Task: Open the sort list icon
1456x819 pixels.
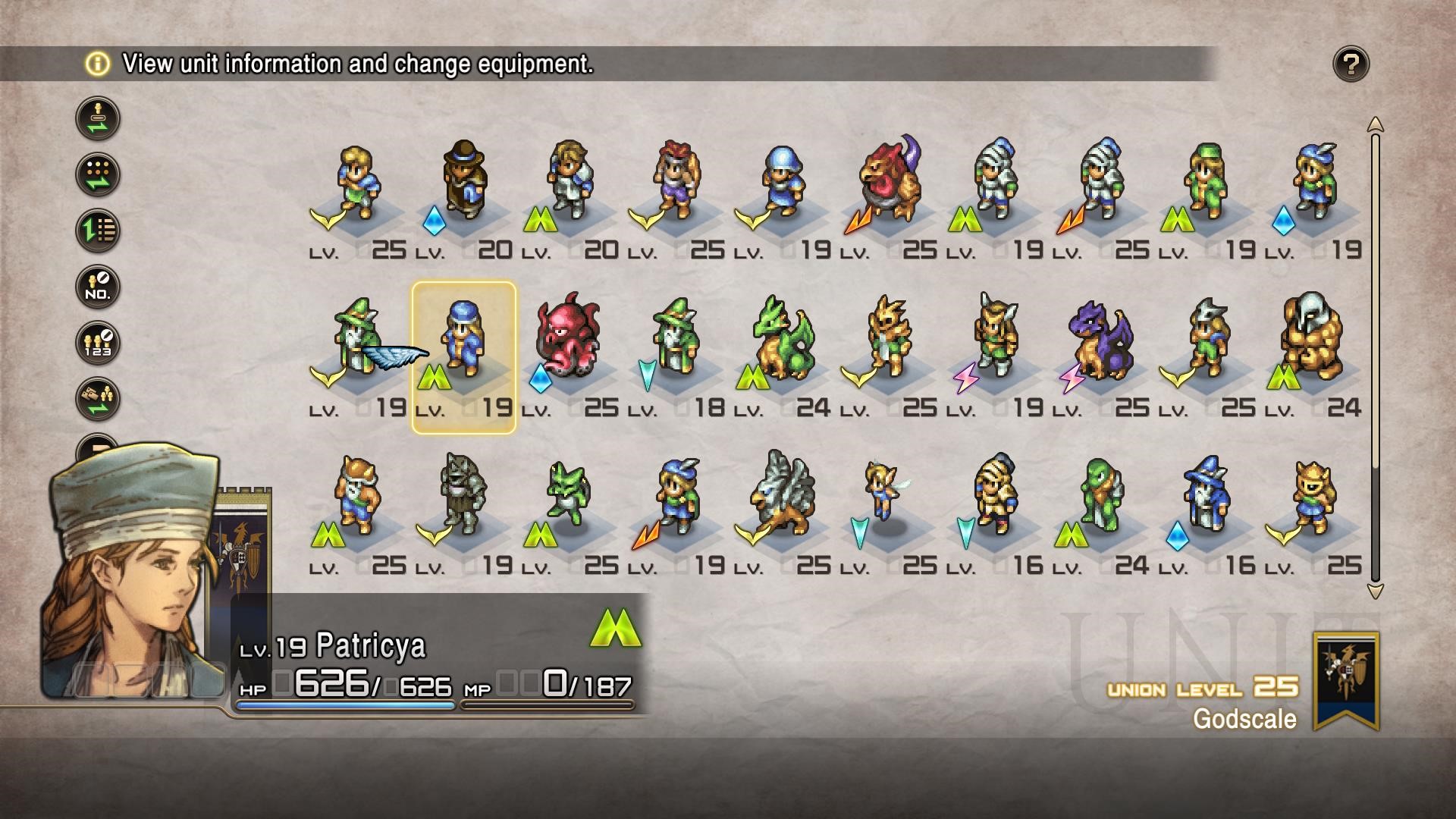Action: tap(98, 231)
